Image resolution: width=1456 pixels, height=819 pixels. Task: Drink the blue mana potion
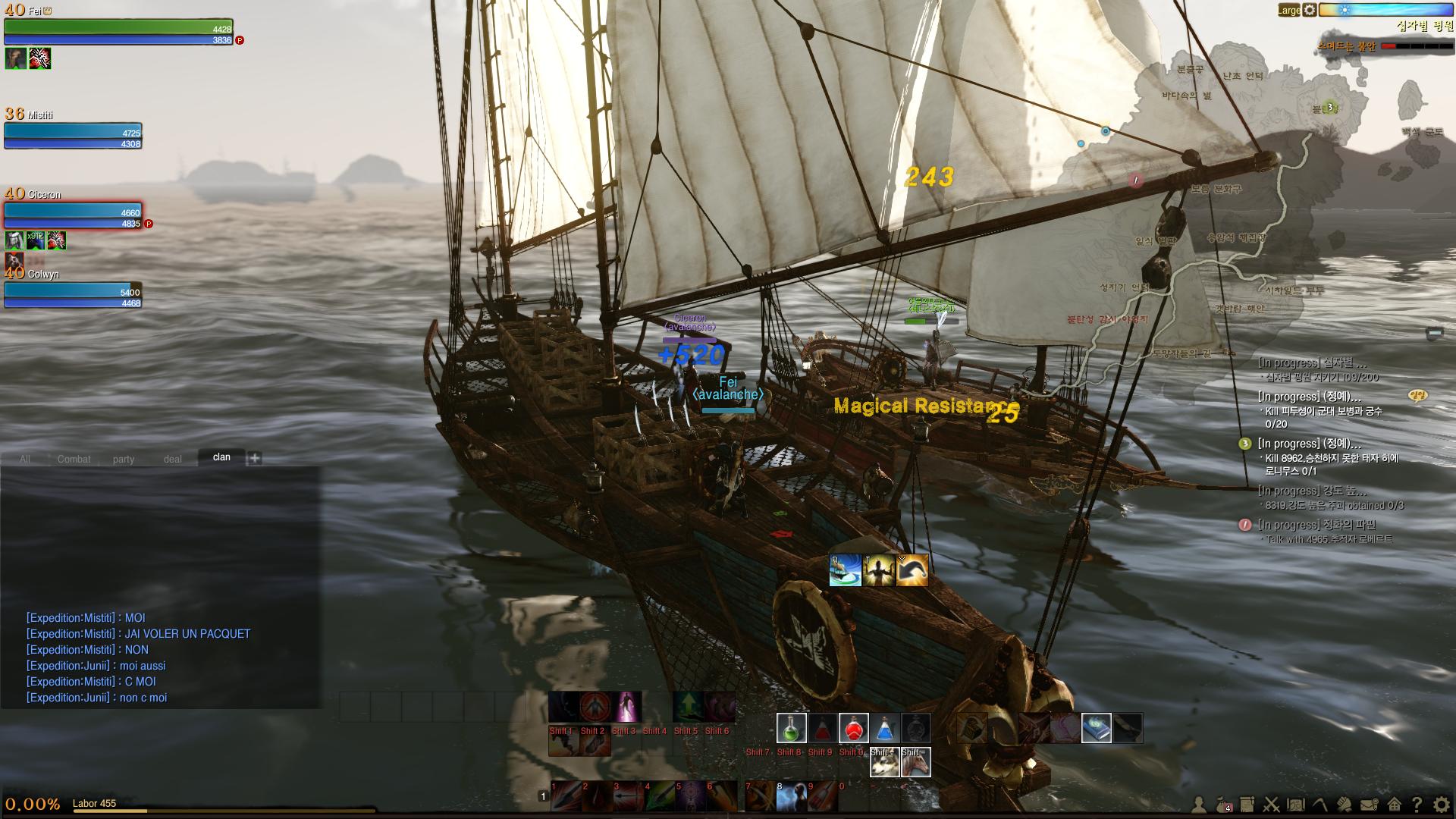[884, 728]
